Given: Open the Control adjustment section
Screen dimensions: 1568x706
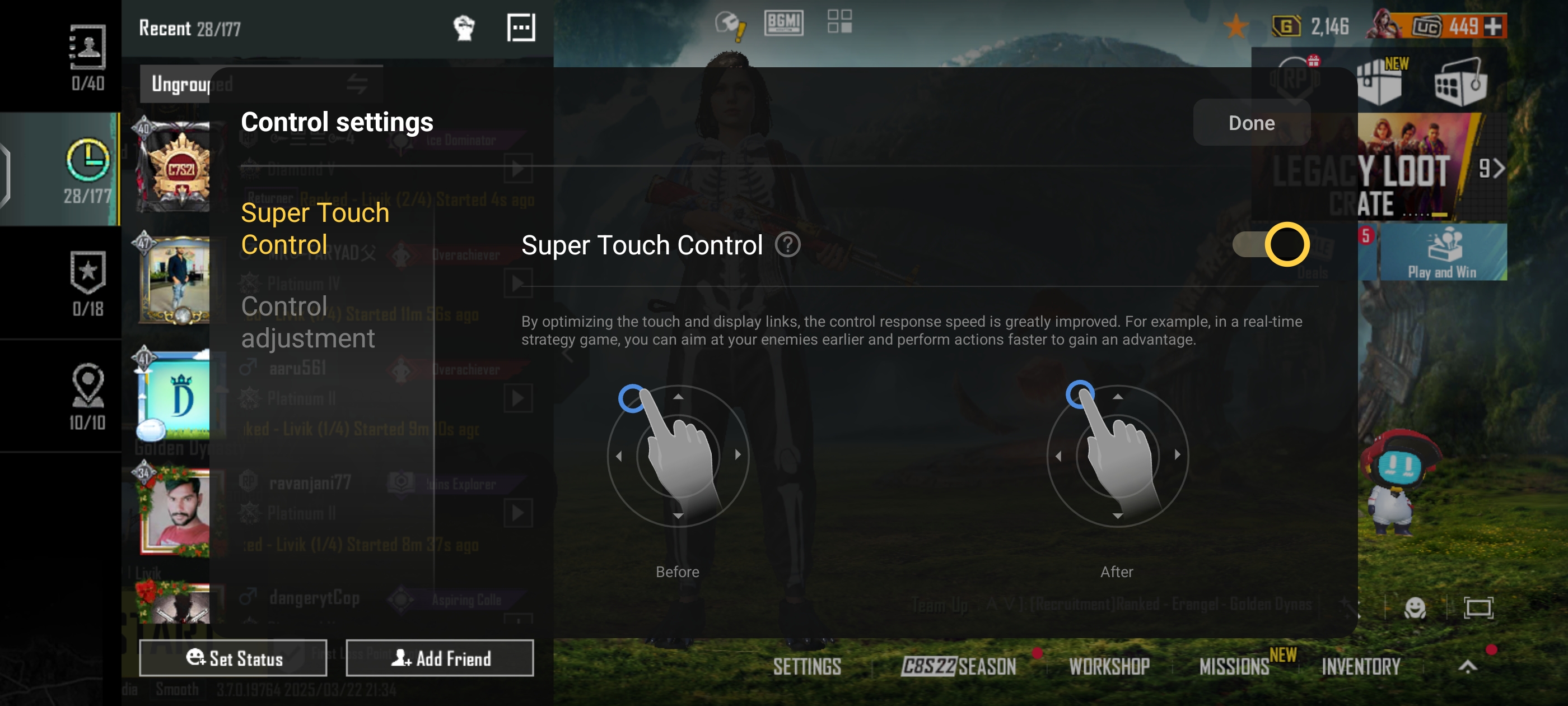Looking at the screenshot, I should click(x=307, y=322).
